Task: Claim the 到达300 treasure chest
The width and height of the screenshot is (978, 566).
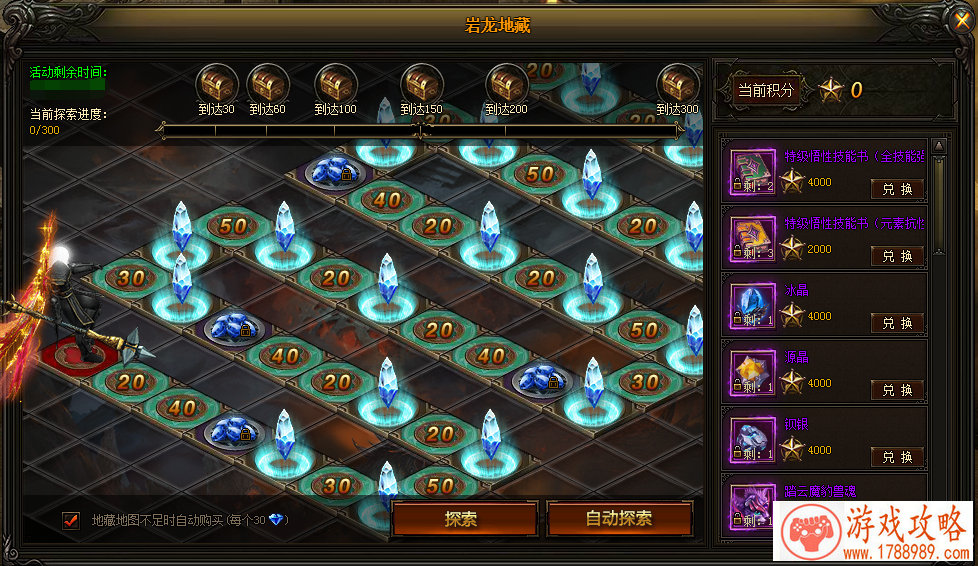Action: tap(677, 83)
